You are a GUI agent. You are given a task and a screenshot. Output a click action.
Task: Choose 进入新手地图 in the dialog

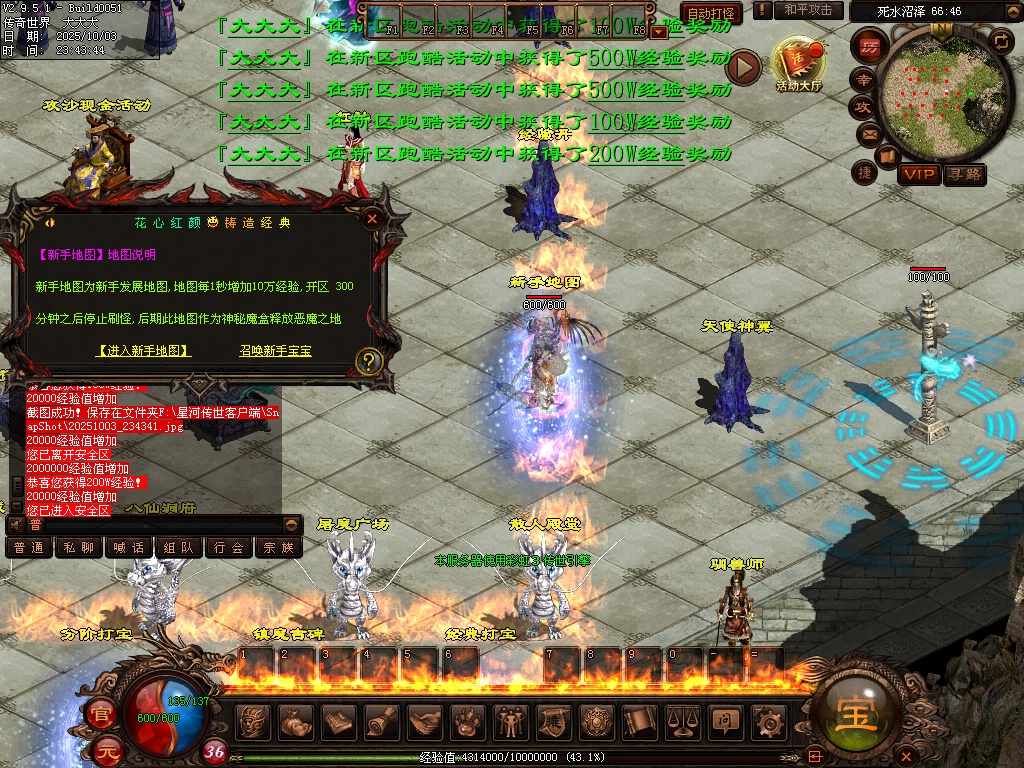(144, 351)
